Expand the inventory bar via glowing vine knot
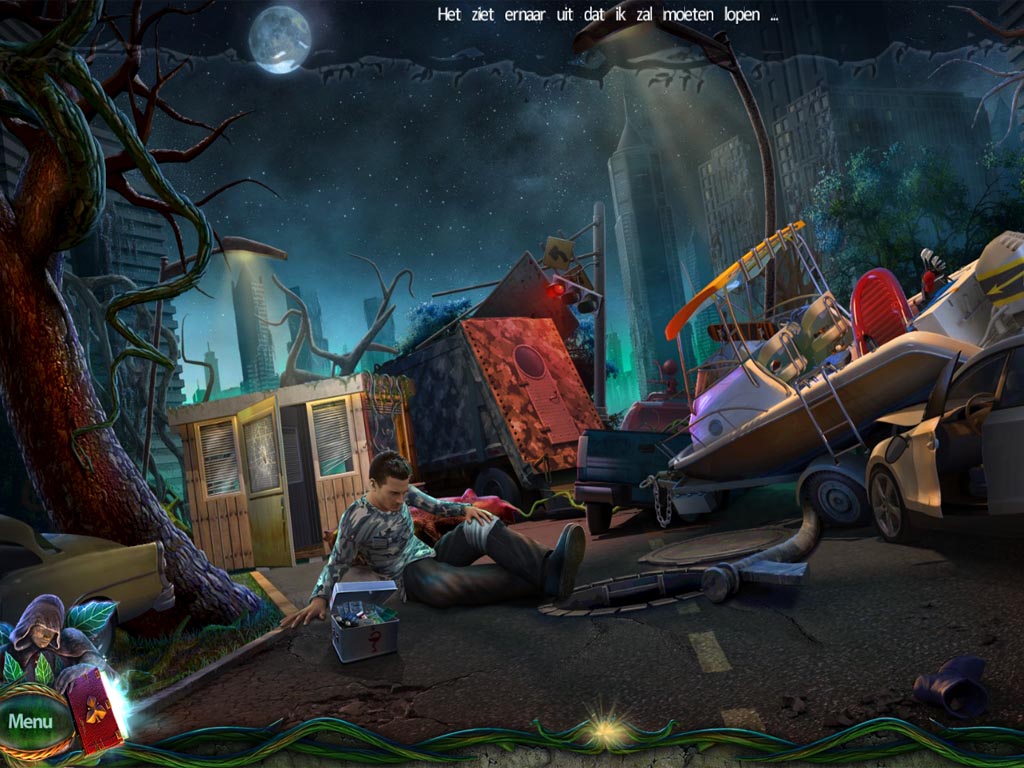 pyautogui.click(x=604, y=730)
